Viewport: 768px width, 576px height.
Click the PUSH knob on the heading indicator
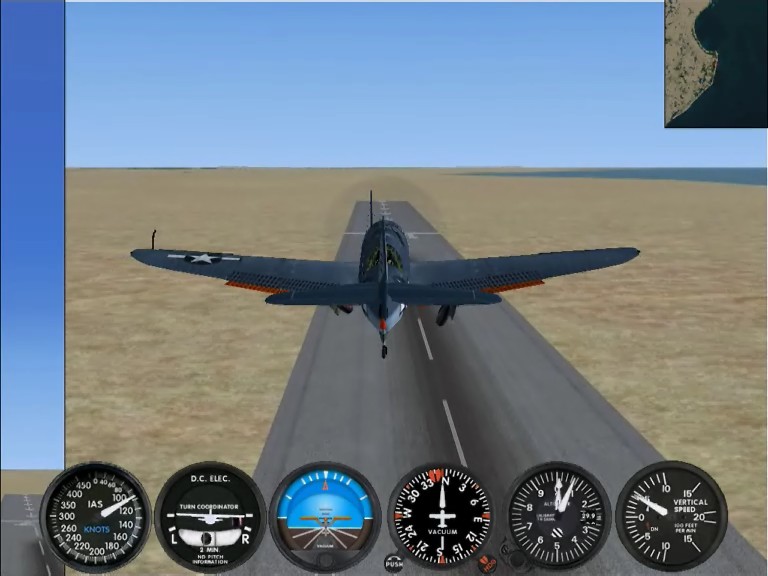point(394,564)
